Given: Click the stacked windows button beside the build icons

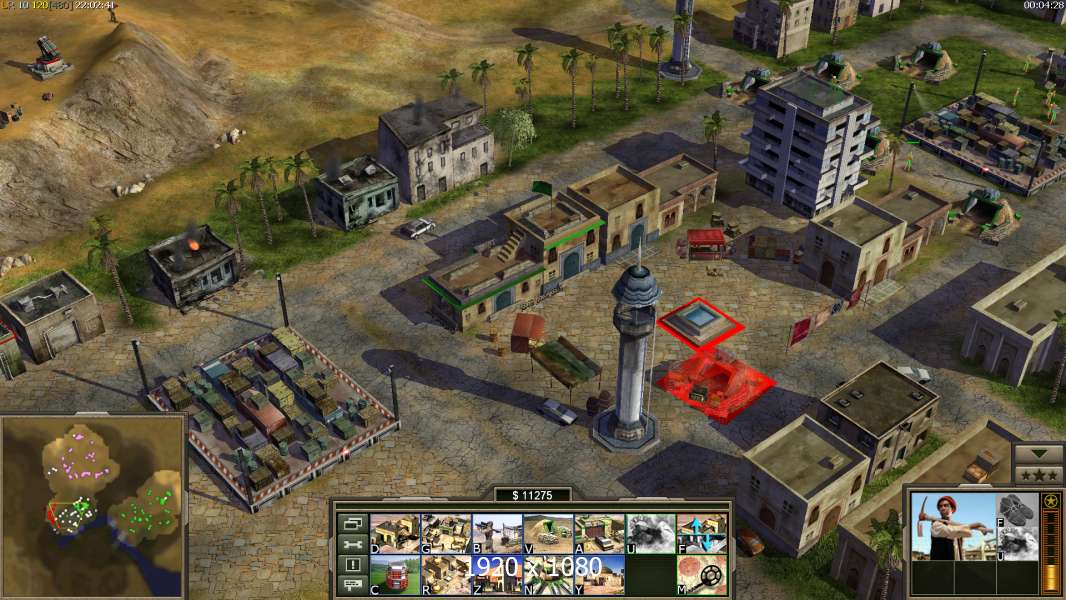Looking at the screenshot, I should [x=352, y=523].
